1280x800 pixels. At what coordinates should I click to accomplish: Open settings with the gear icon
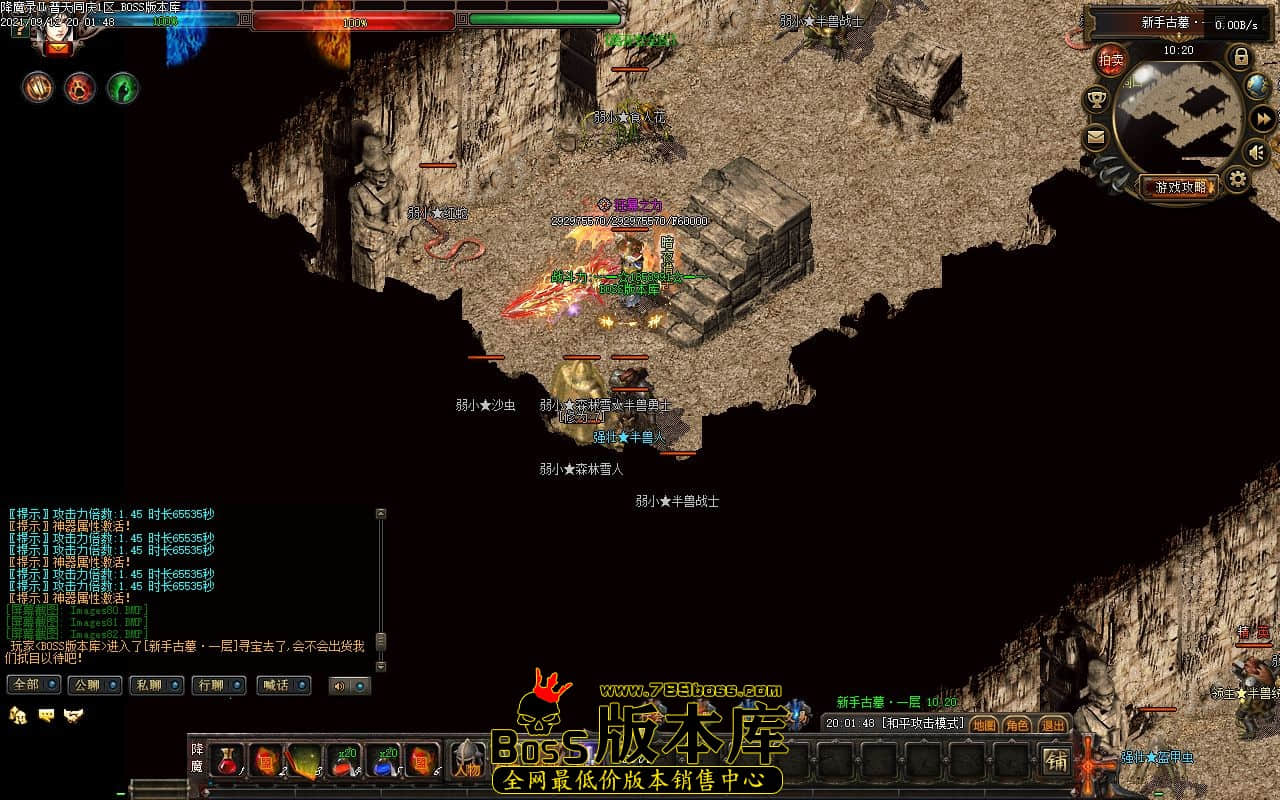[x=1238, y=180]
